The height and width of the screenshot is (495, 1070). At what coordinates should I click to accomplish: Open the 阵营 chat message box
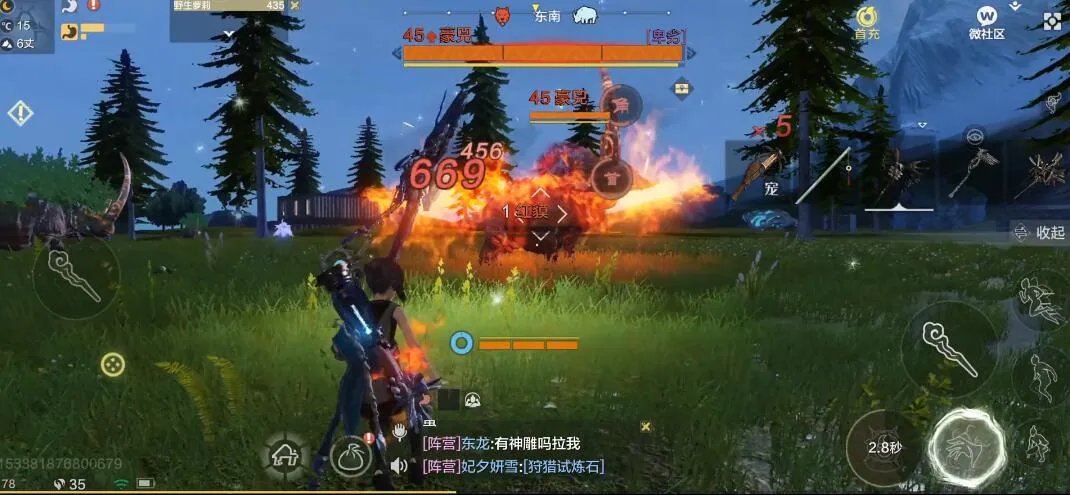point(520,455)
